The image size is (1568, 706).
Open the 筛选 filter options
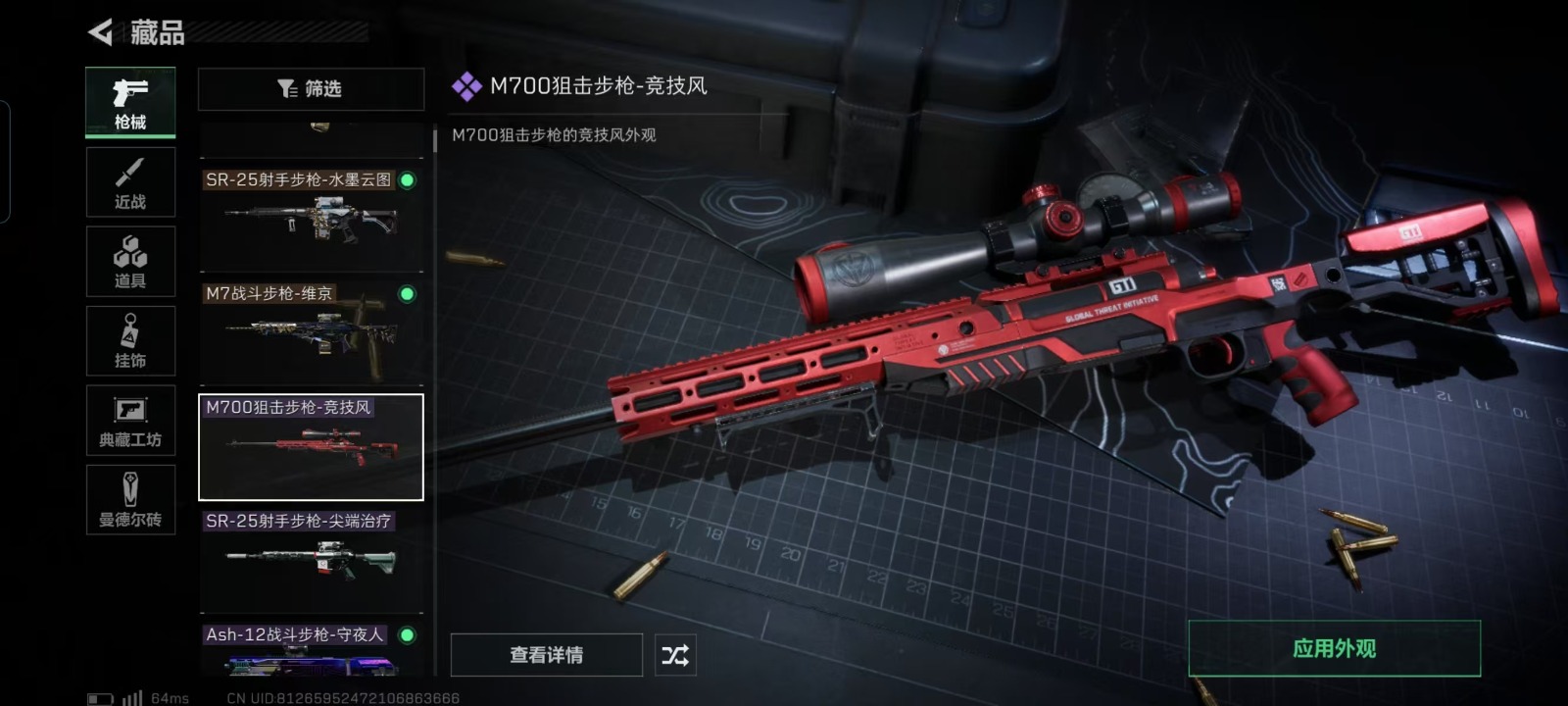(x=311, y=89)
